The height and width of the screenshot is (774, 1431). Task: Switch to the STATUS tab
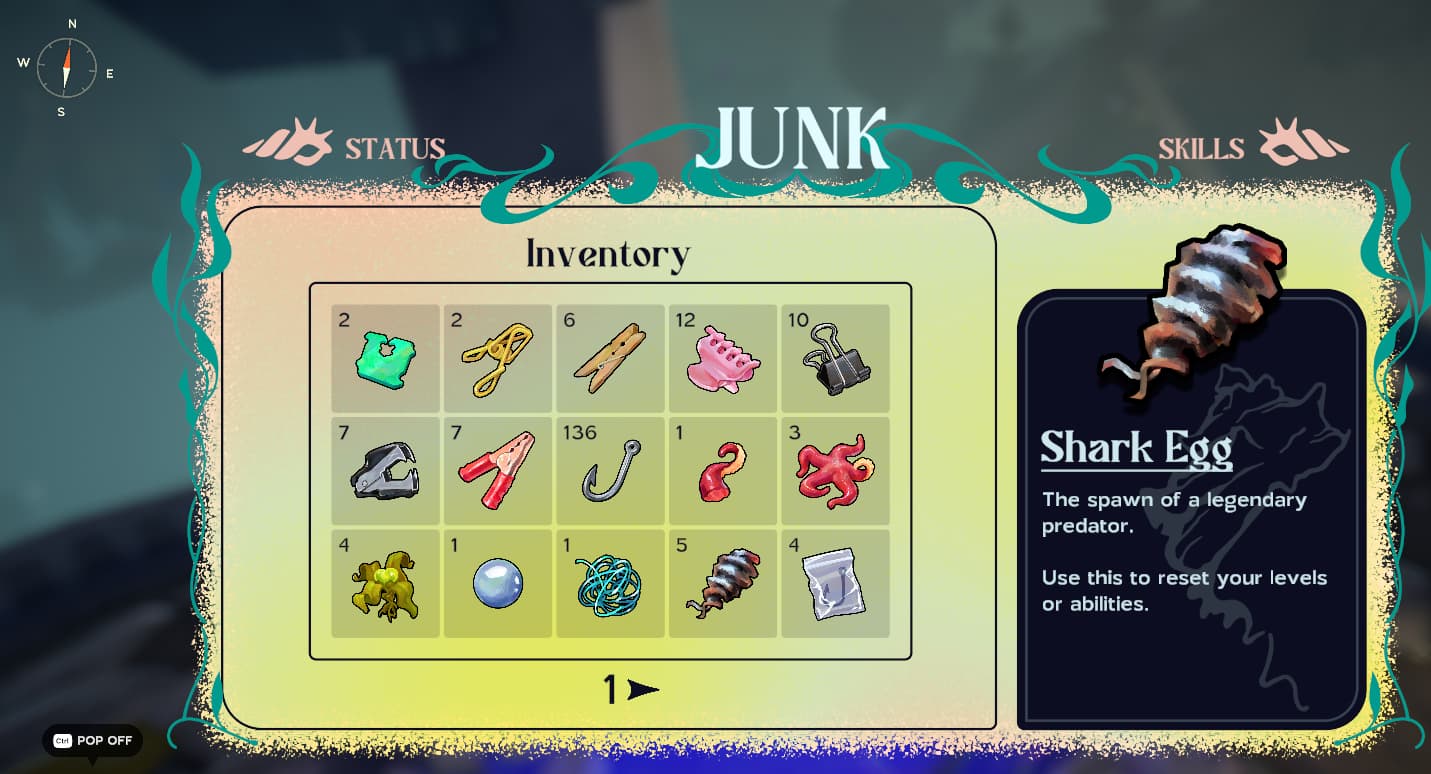(394, 147)
